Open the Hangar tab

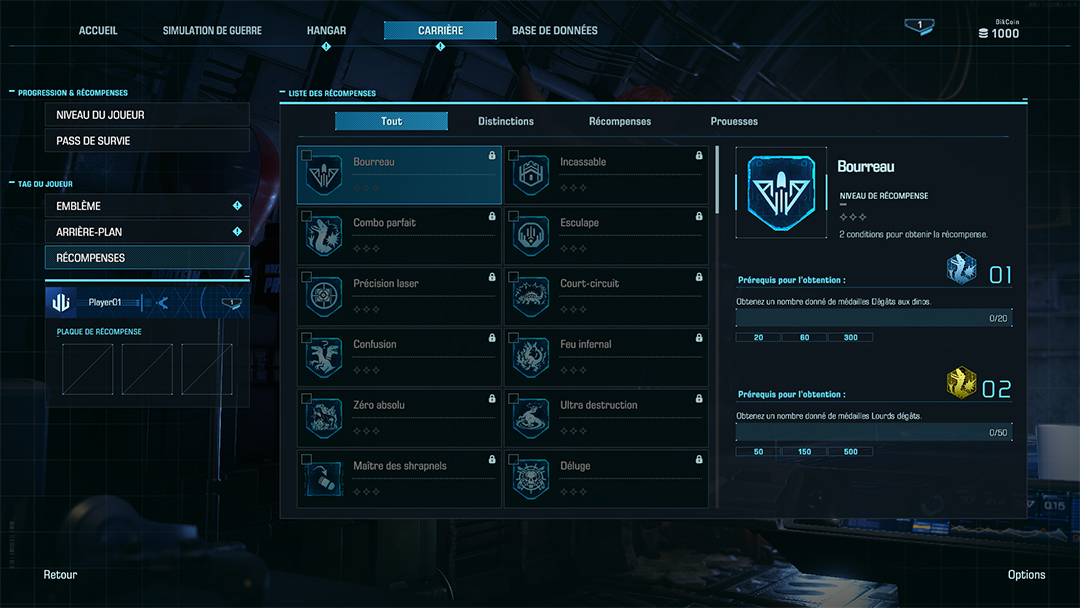(x=326, y=31)
